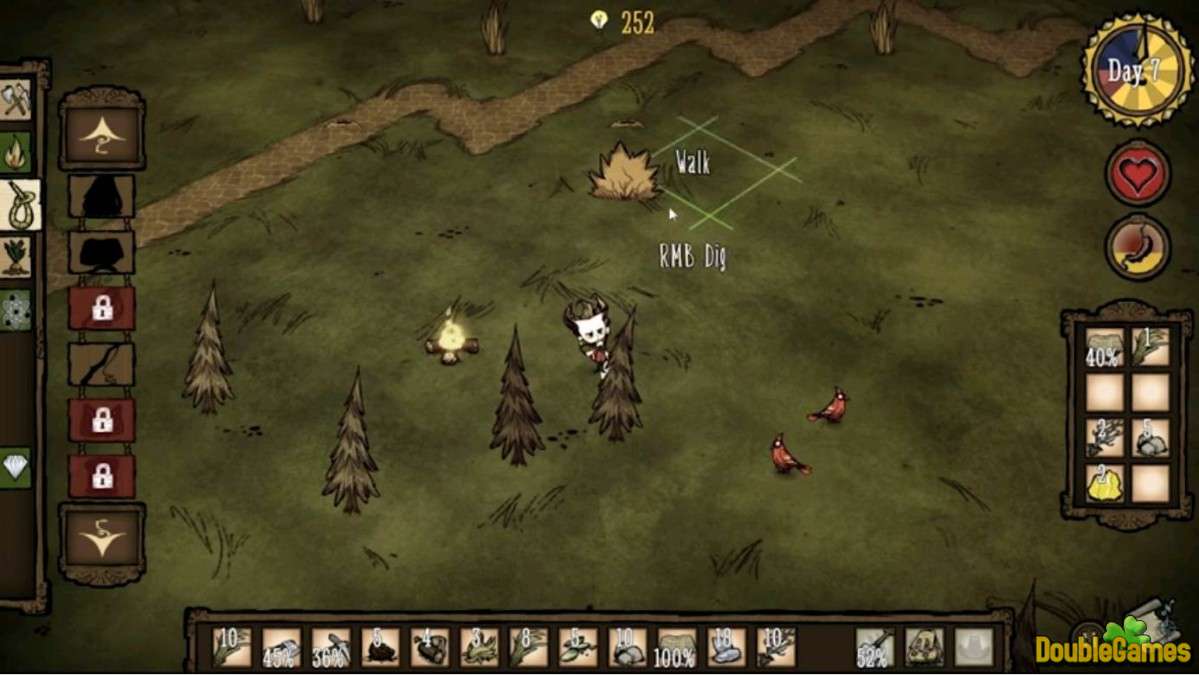Switch to the Food crafting tab

tap(16, 257)
